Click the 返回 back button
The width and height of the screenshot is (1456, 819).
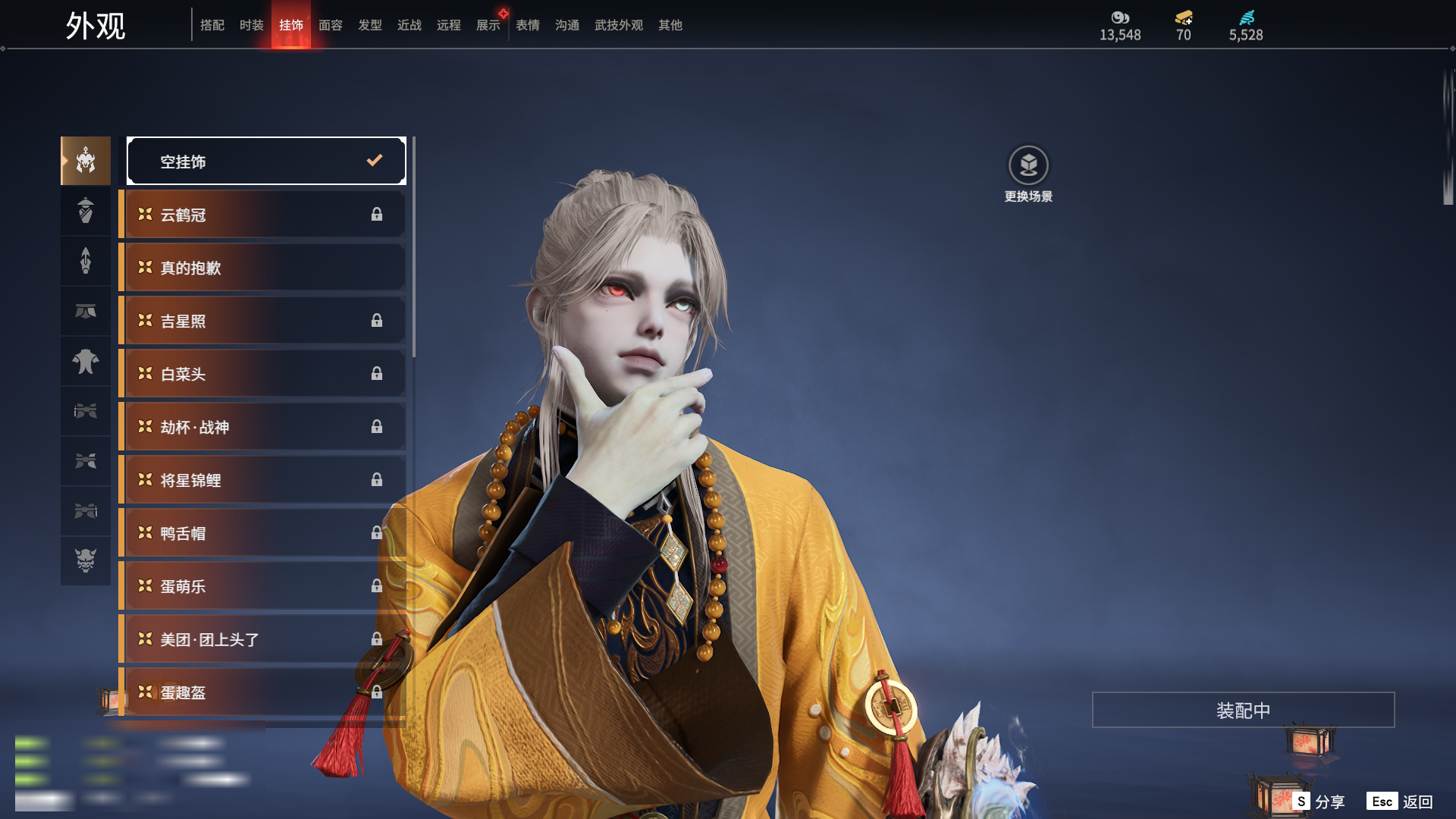pos(1401,802)
